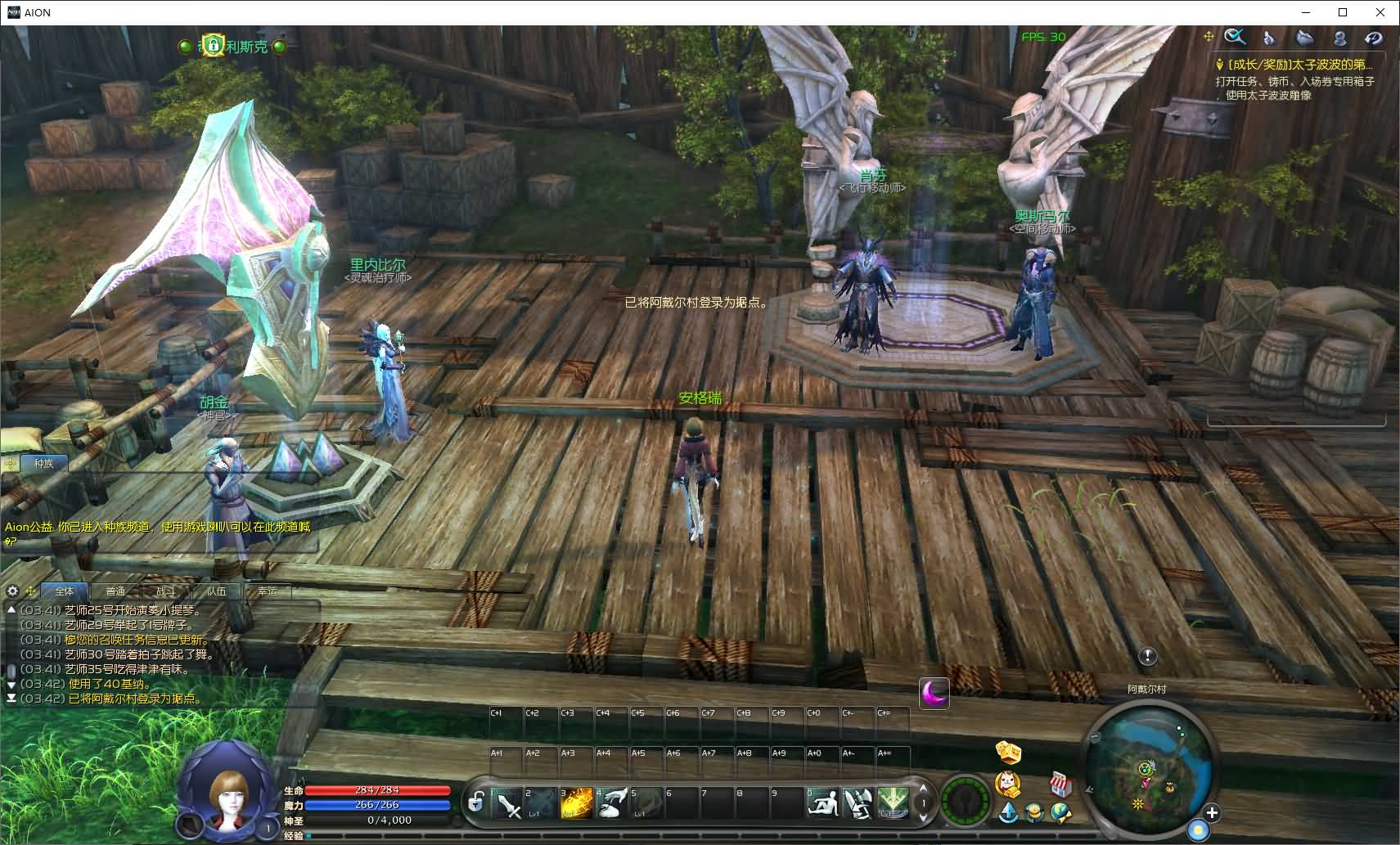
Task: Show the 幸运 chat tab
Action: coord(267,591)
